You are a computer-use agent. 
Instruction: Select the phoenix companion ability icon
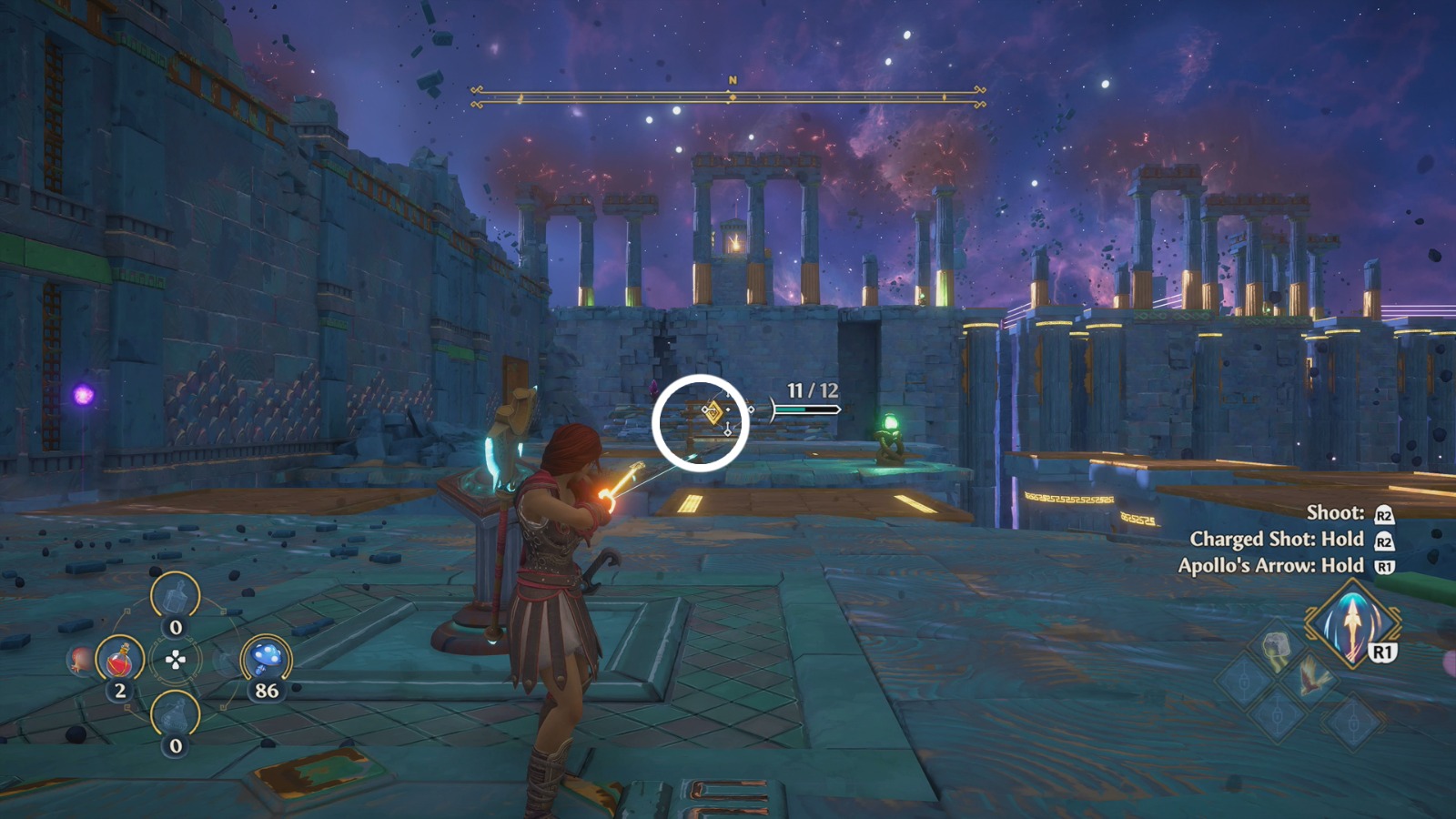(x=1311, y=677)
